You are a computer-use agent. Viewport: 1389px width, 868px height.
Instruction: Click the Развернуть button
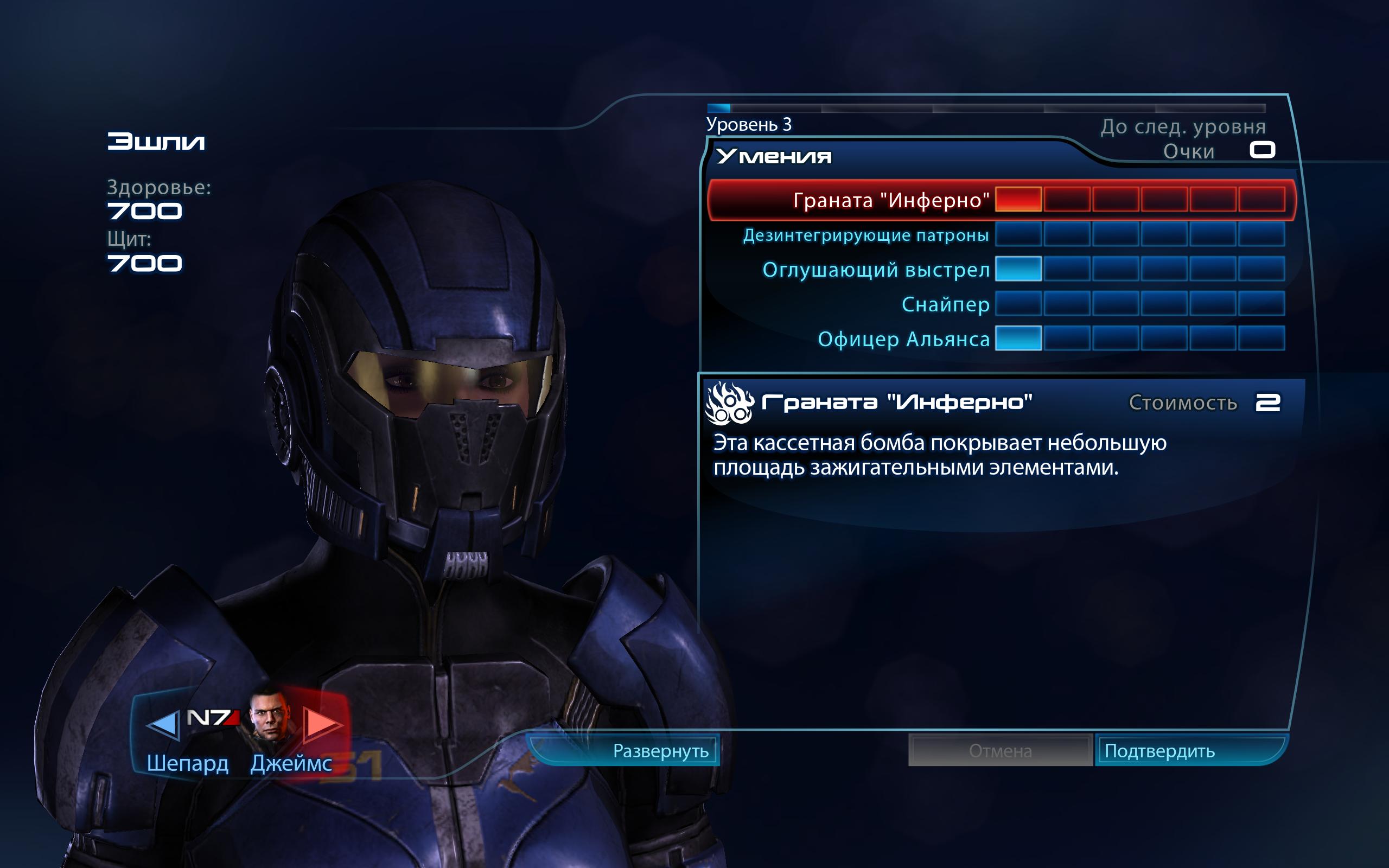(660, 751)
